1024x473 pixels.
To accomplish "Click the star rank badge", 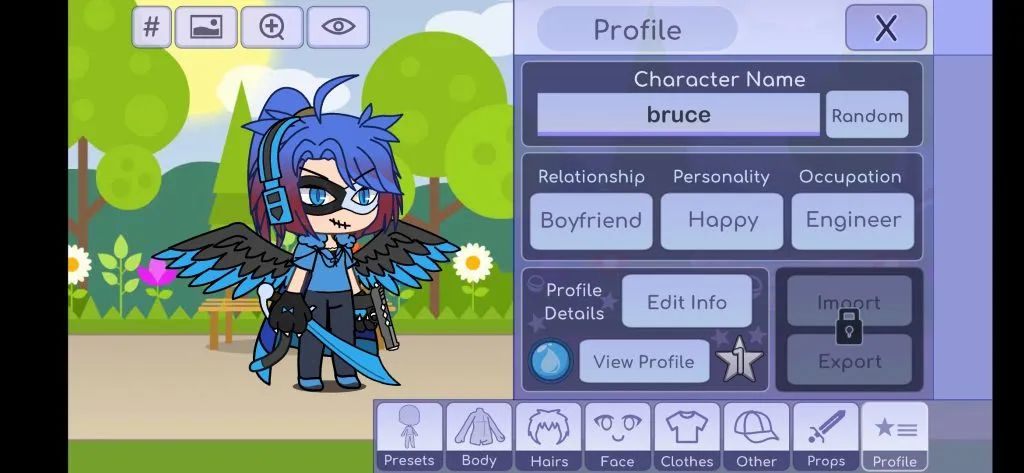I will tap(739, 362).
